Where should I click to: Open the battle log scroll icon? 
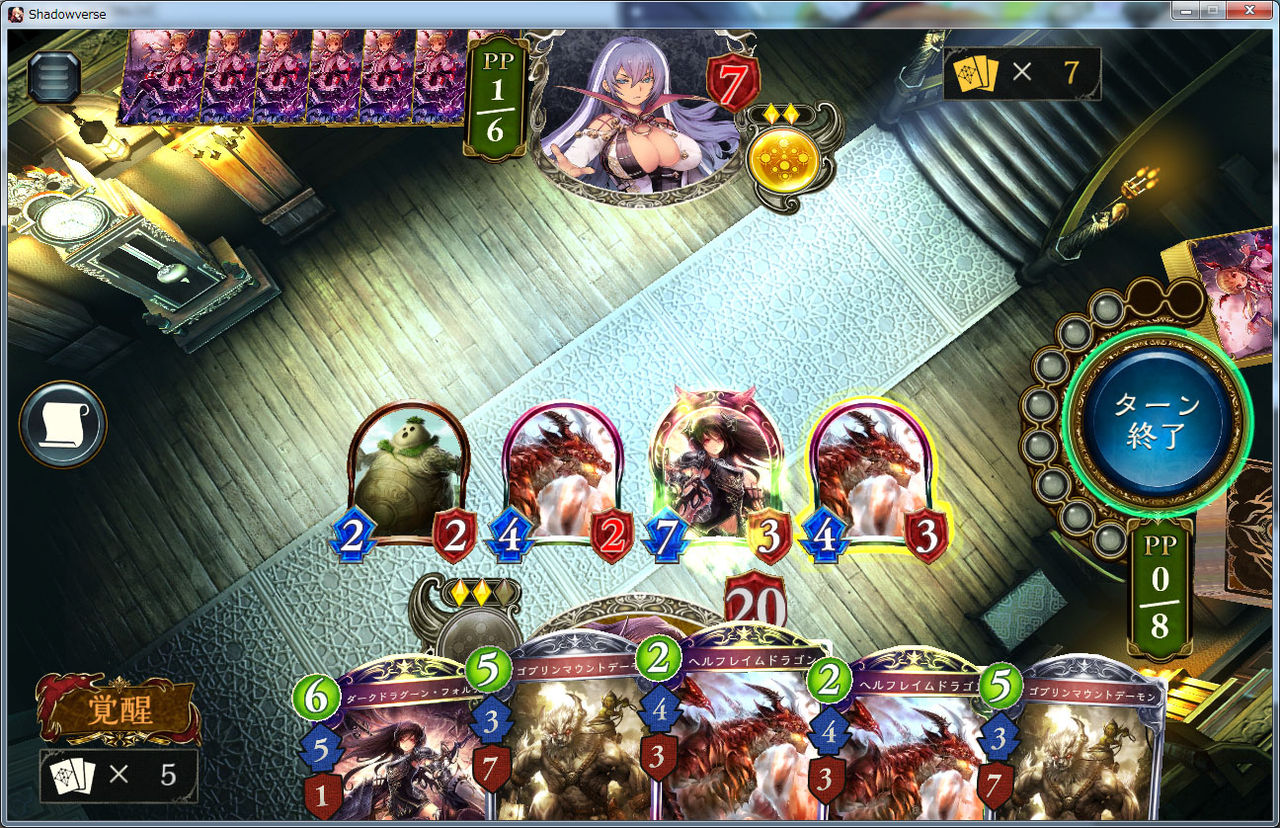(x=62, y=423)
